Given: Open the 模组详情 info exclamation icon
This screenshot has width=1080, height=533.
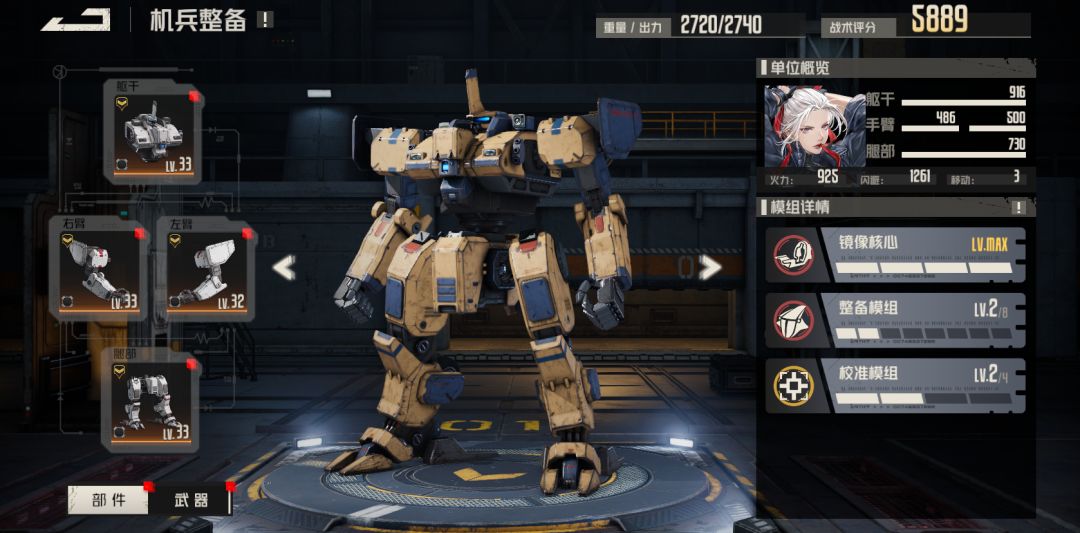Looking at the screenshot, I should pyautogui.click(x=1019, y=208).
